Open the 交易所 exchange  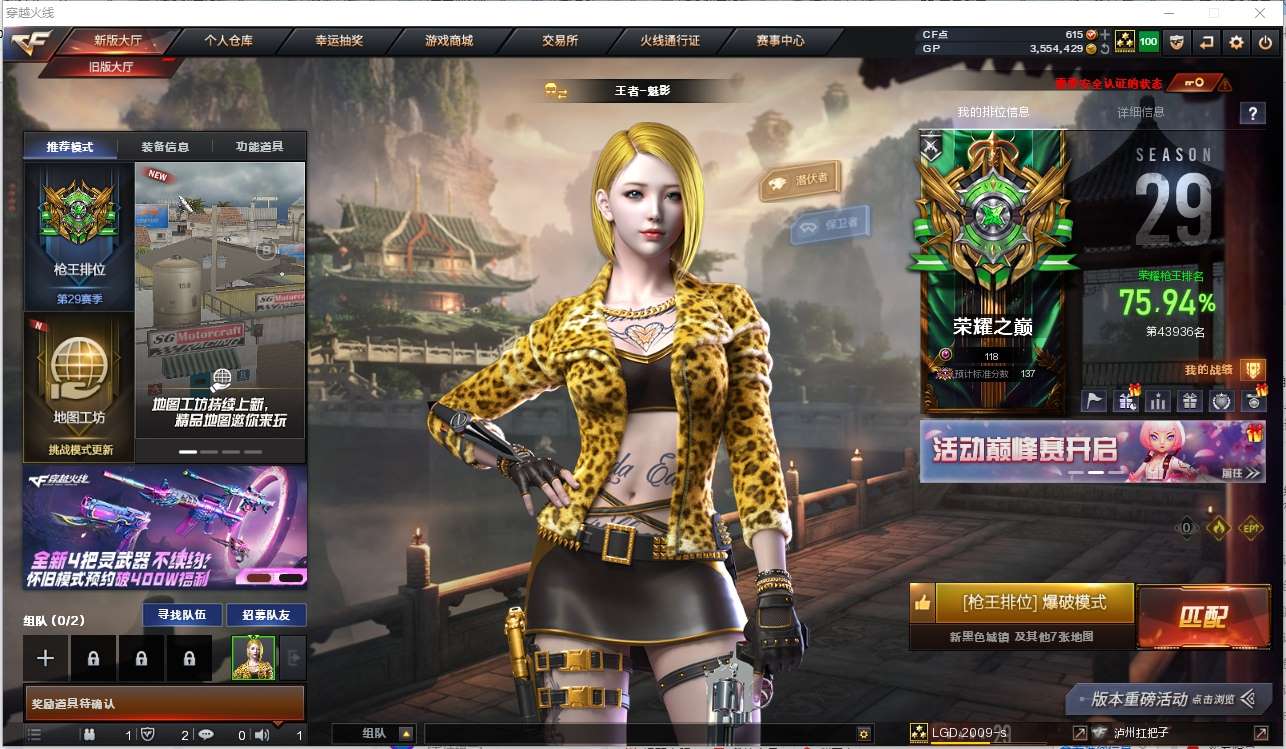[x=560, y=41]
